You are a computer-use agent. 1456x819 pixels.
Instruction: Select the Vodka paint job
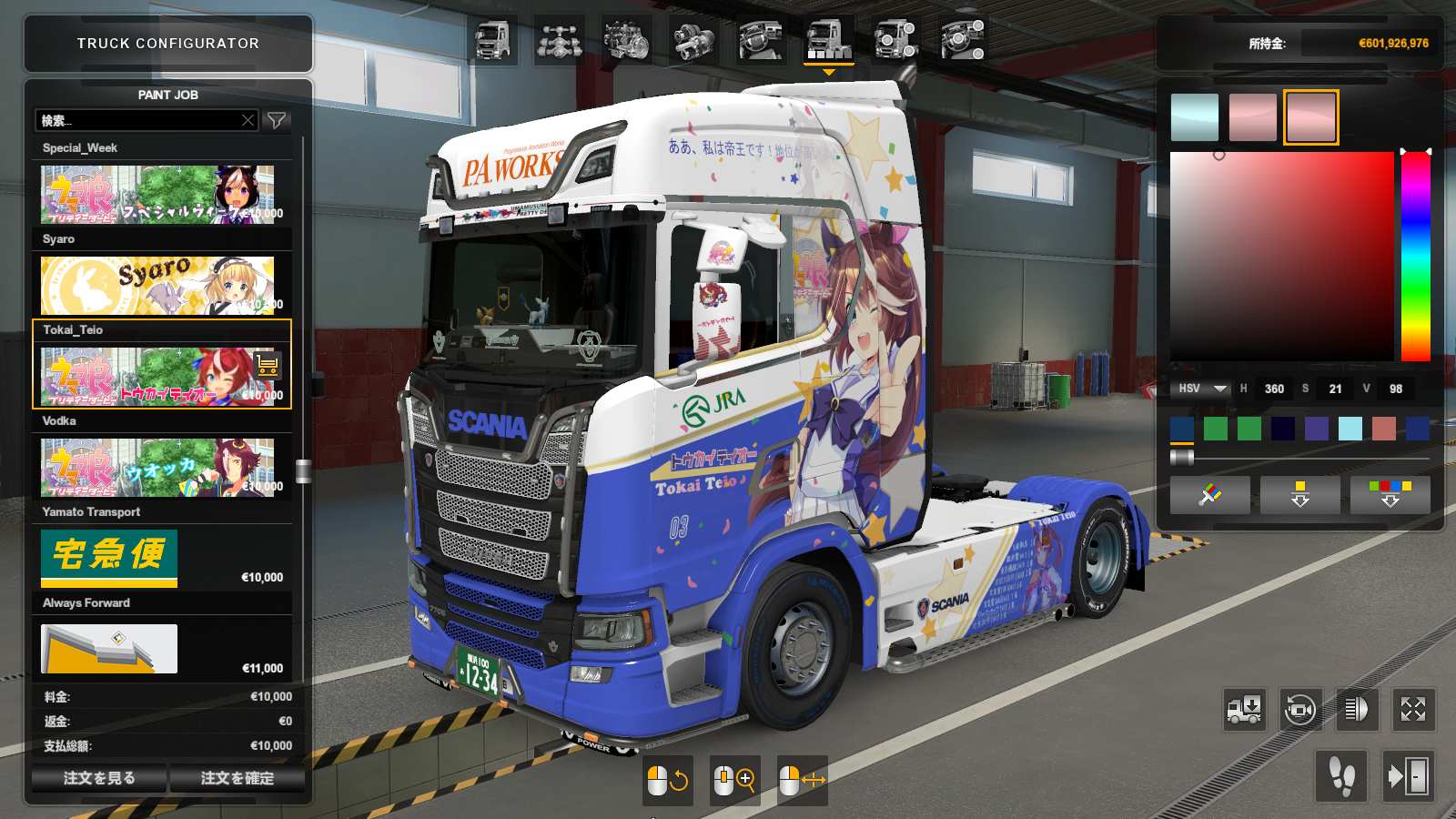[157, 467]
